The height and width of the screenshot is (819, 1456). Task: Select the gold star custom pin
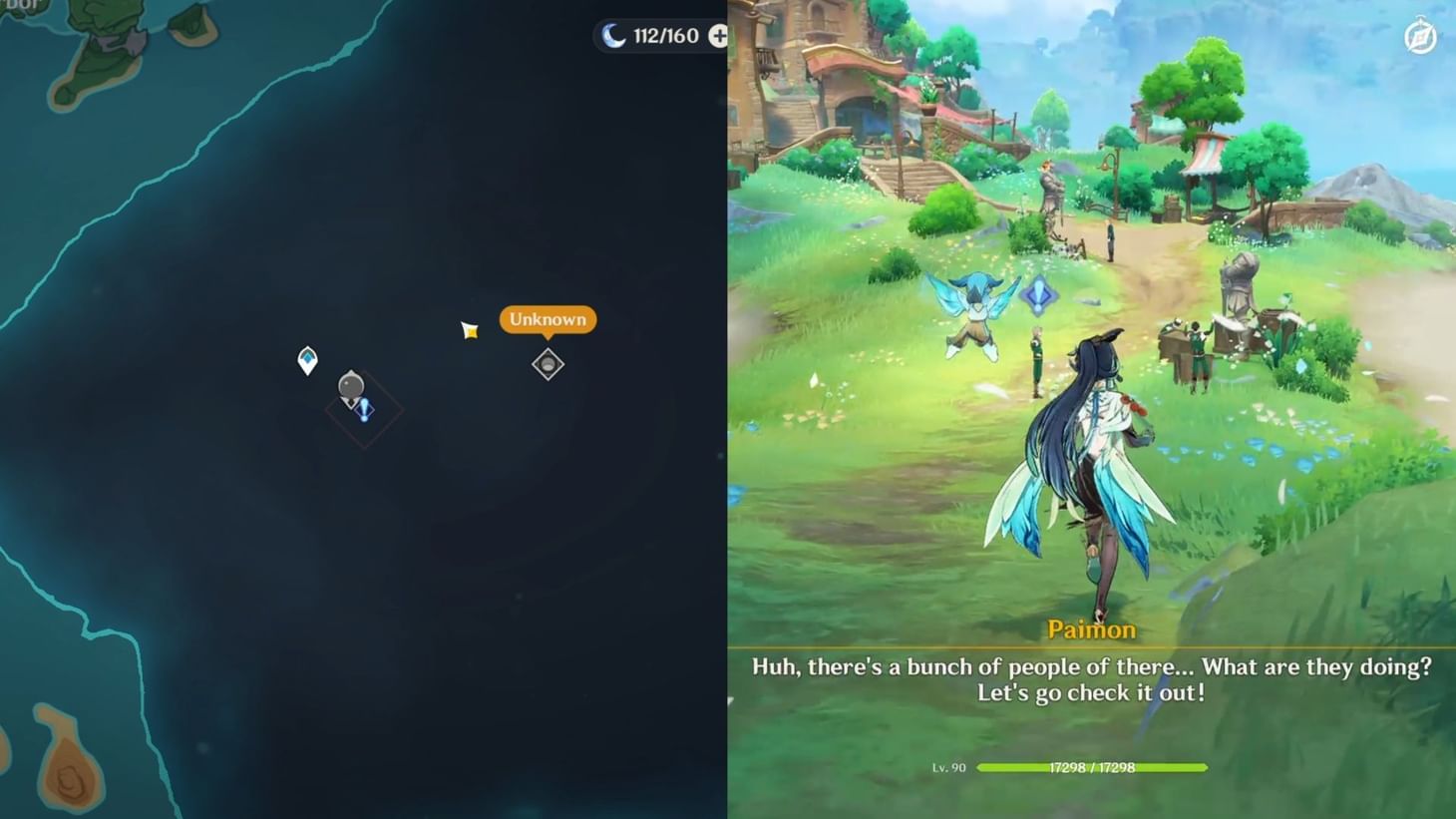[469, 329]
